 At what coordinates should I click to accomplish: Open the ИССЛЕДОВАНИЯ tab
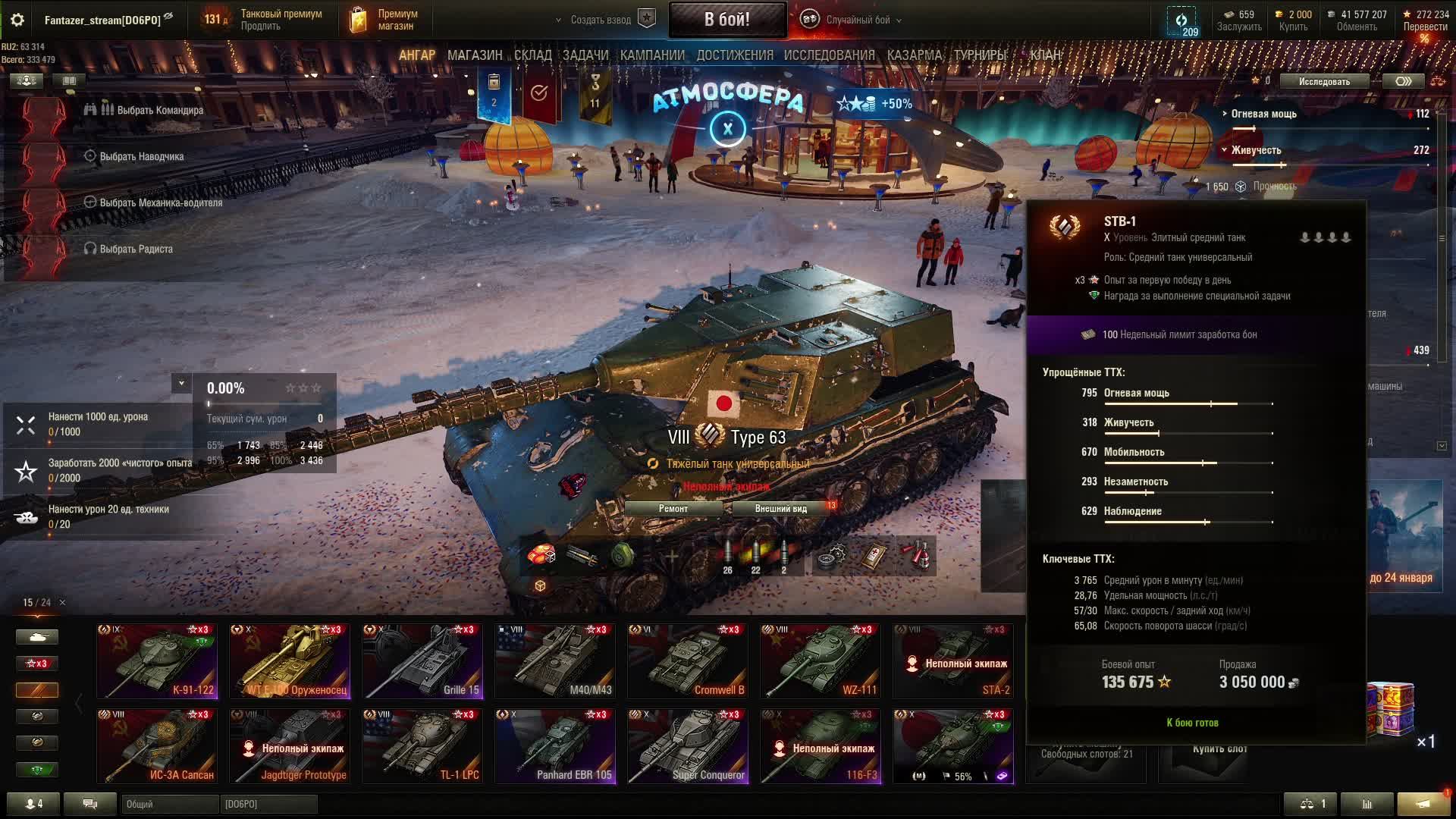(829, 55)
